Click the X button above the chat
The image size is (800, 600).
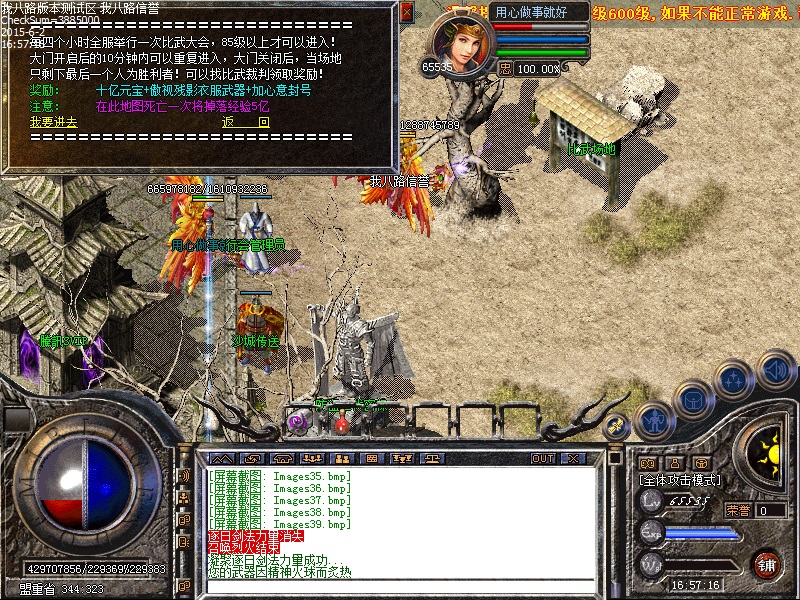573,458
